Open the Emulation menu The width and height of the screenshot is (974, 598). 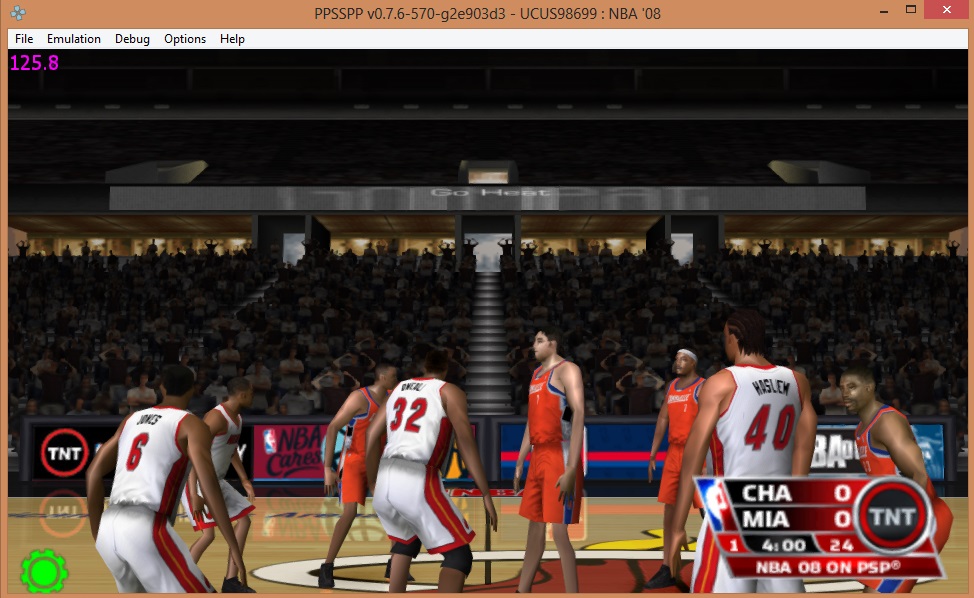tap(74, 39)
